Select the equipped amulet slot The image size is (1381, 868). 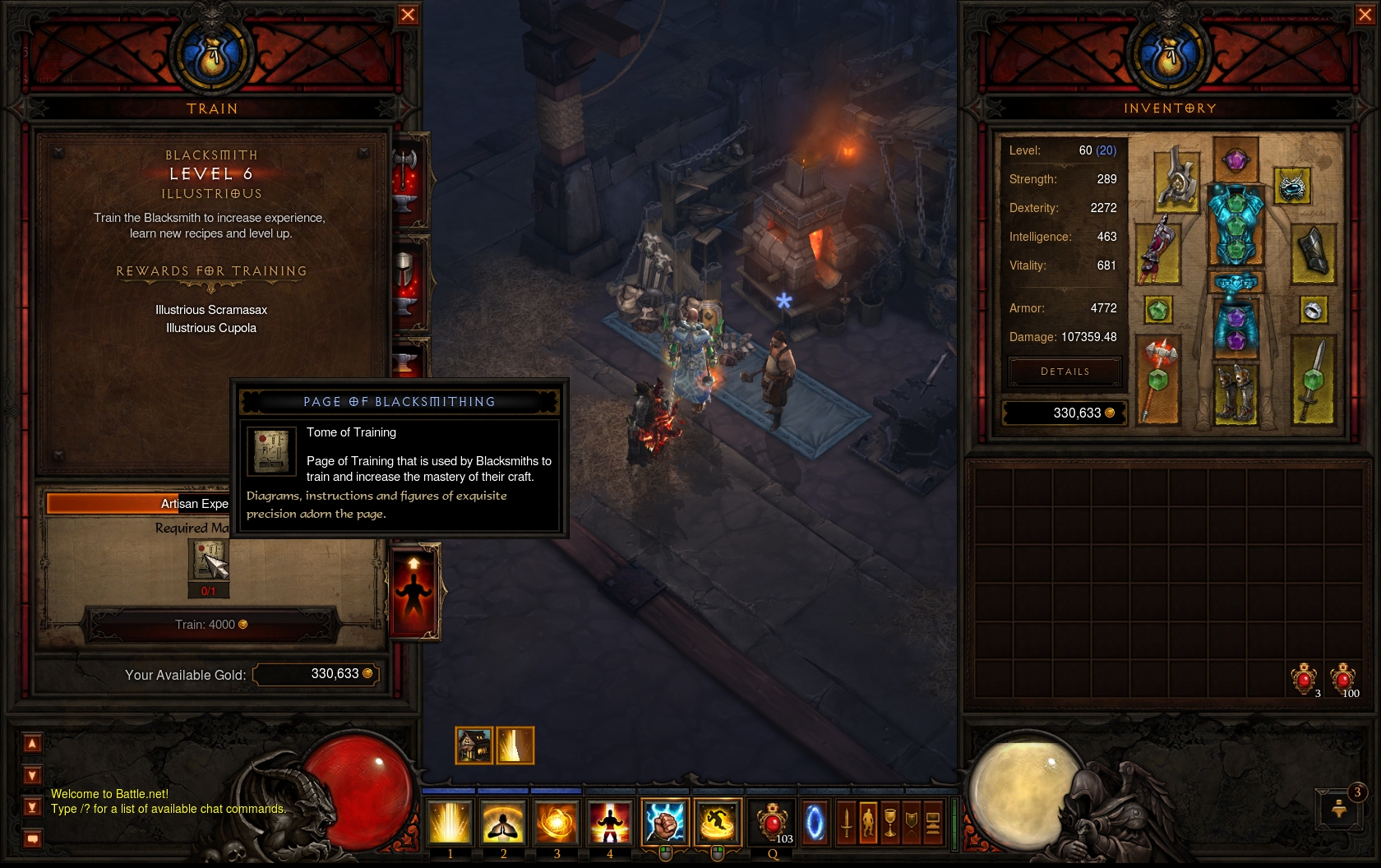pyautogui.click(x=1292, y=187)
